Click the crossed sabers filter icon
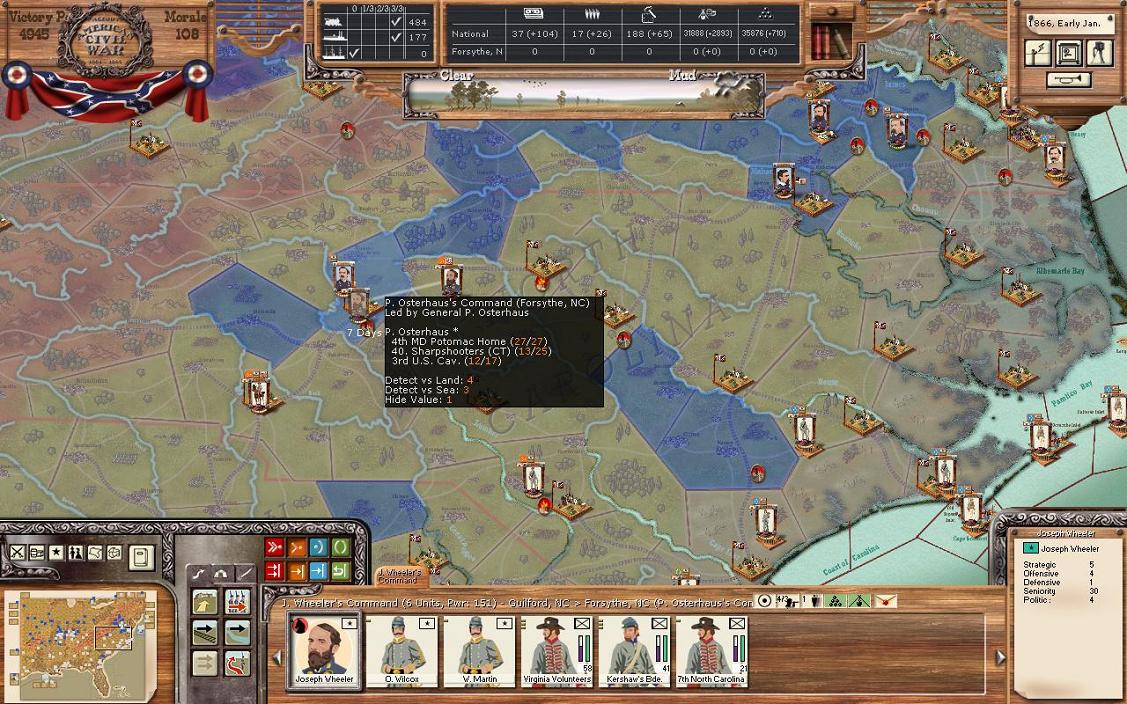The height and width of the screenshot is (704, 1127). (x=17, y=553)
